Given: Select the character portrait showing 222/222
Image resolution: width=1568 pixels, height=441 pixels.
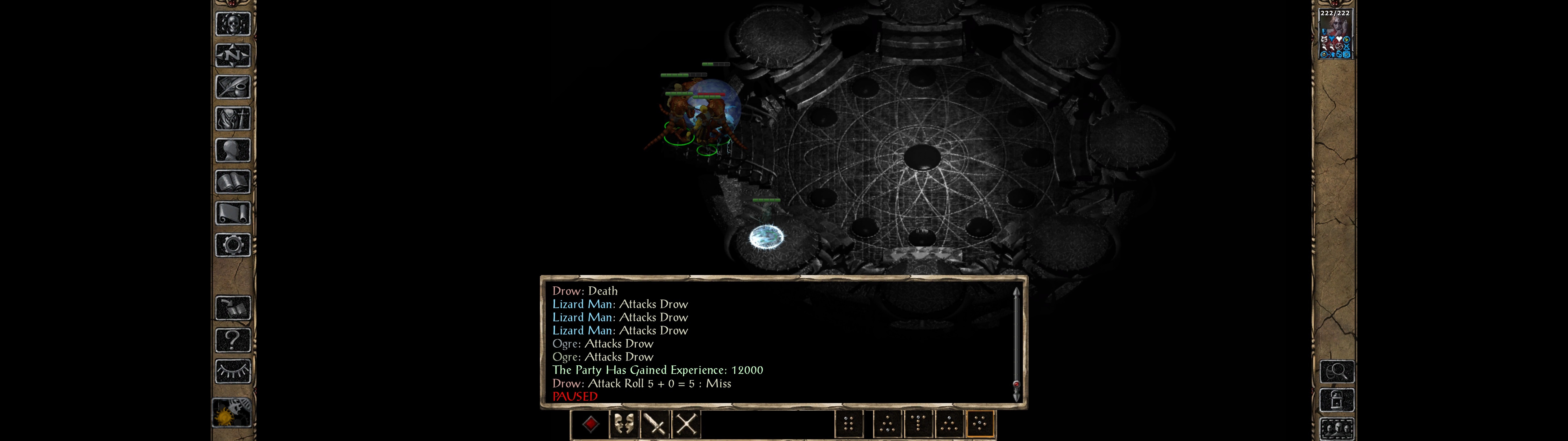Looking at the screenshot, I should pyautogui.click(x=1335, y=34).
